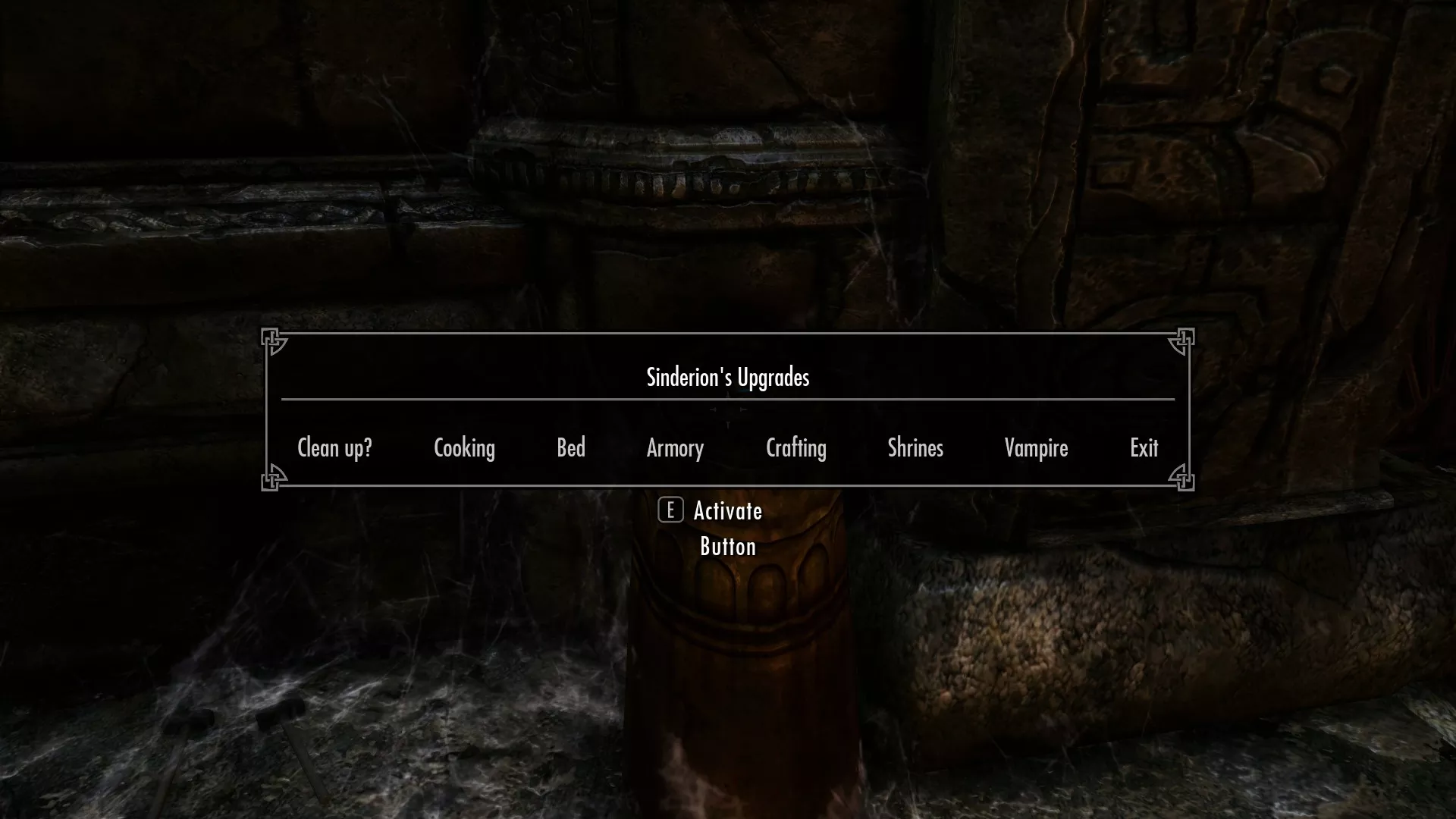Select the Cooking upgrade

pyautogui.click(x=464, y=448)
